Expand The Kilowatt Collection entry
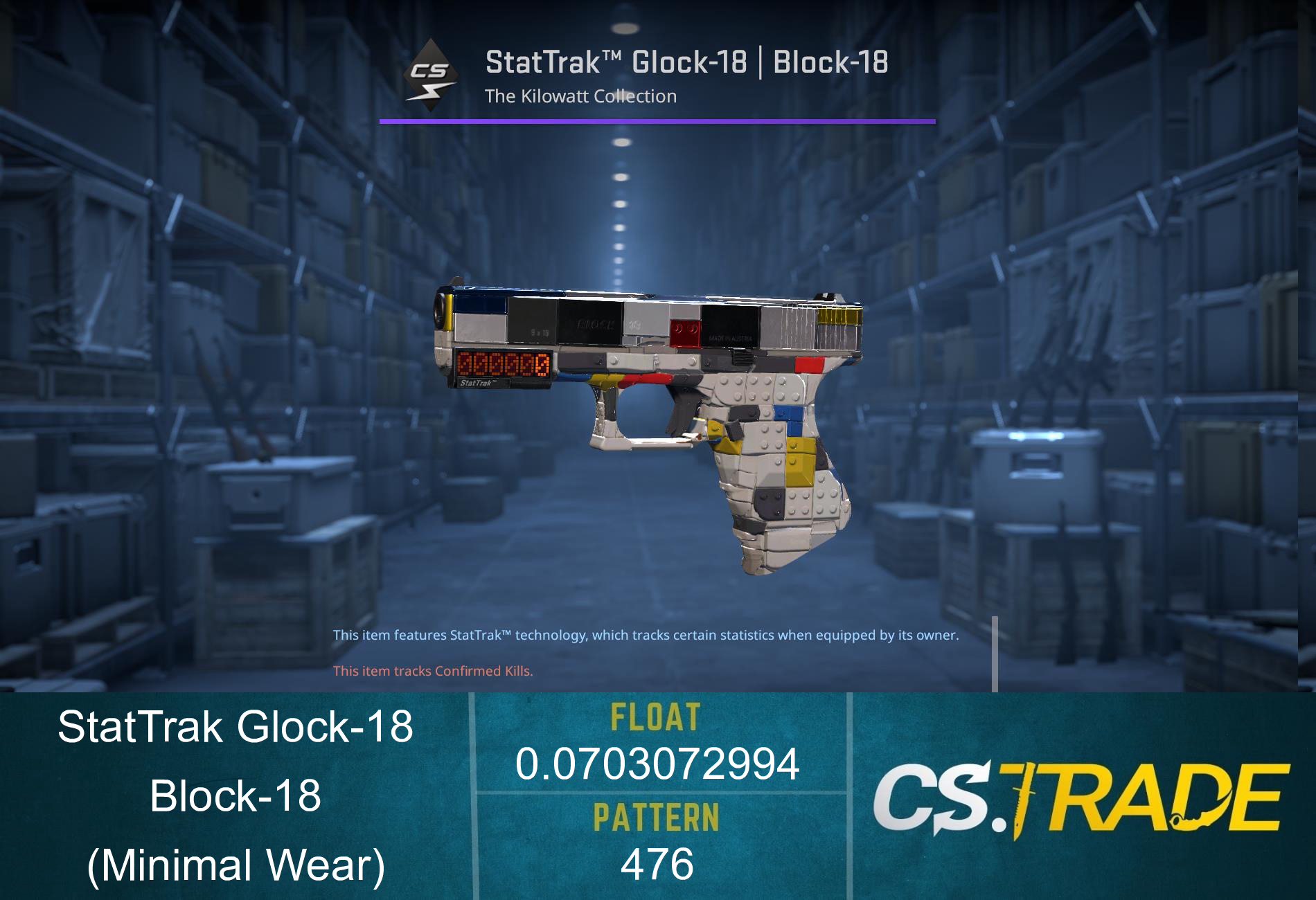 (x=580, y=96)
